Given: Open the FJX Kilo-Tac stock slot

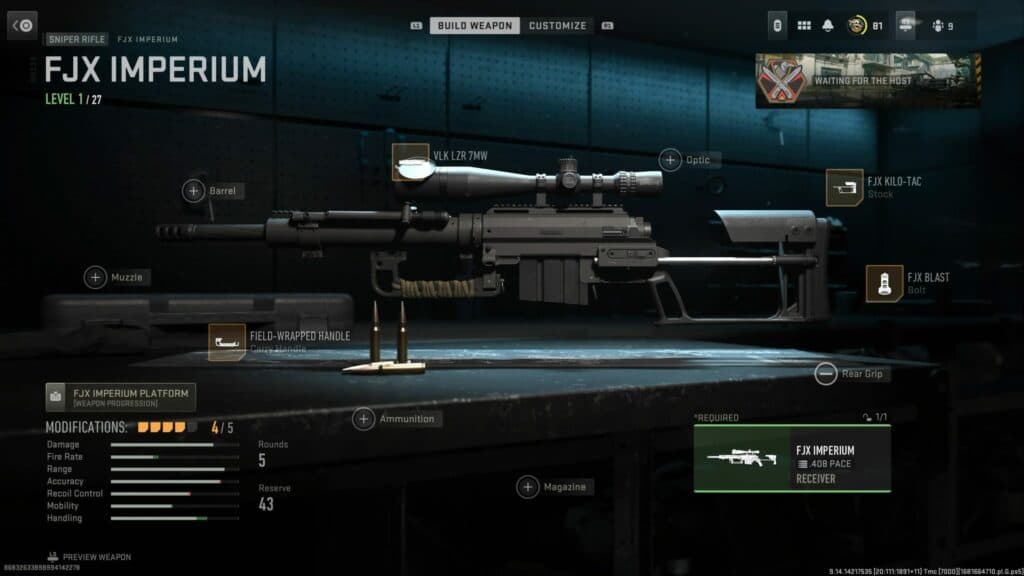Looking at the screenshot, I should 844,187.
